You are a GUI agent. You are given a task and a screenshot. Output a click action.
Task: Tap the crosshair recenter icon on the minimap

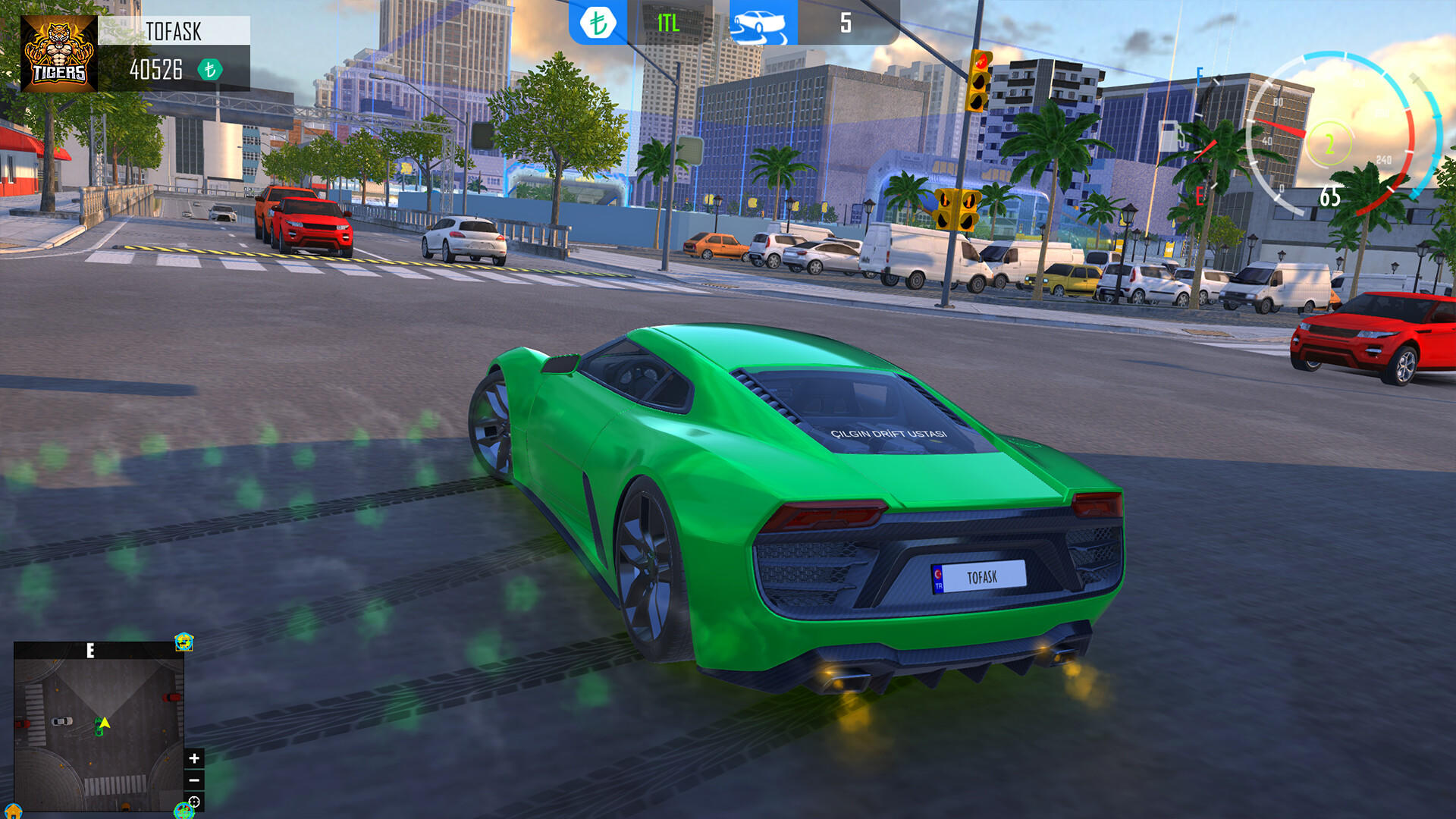point(193,802)
